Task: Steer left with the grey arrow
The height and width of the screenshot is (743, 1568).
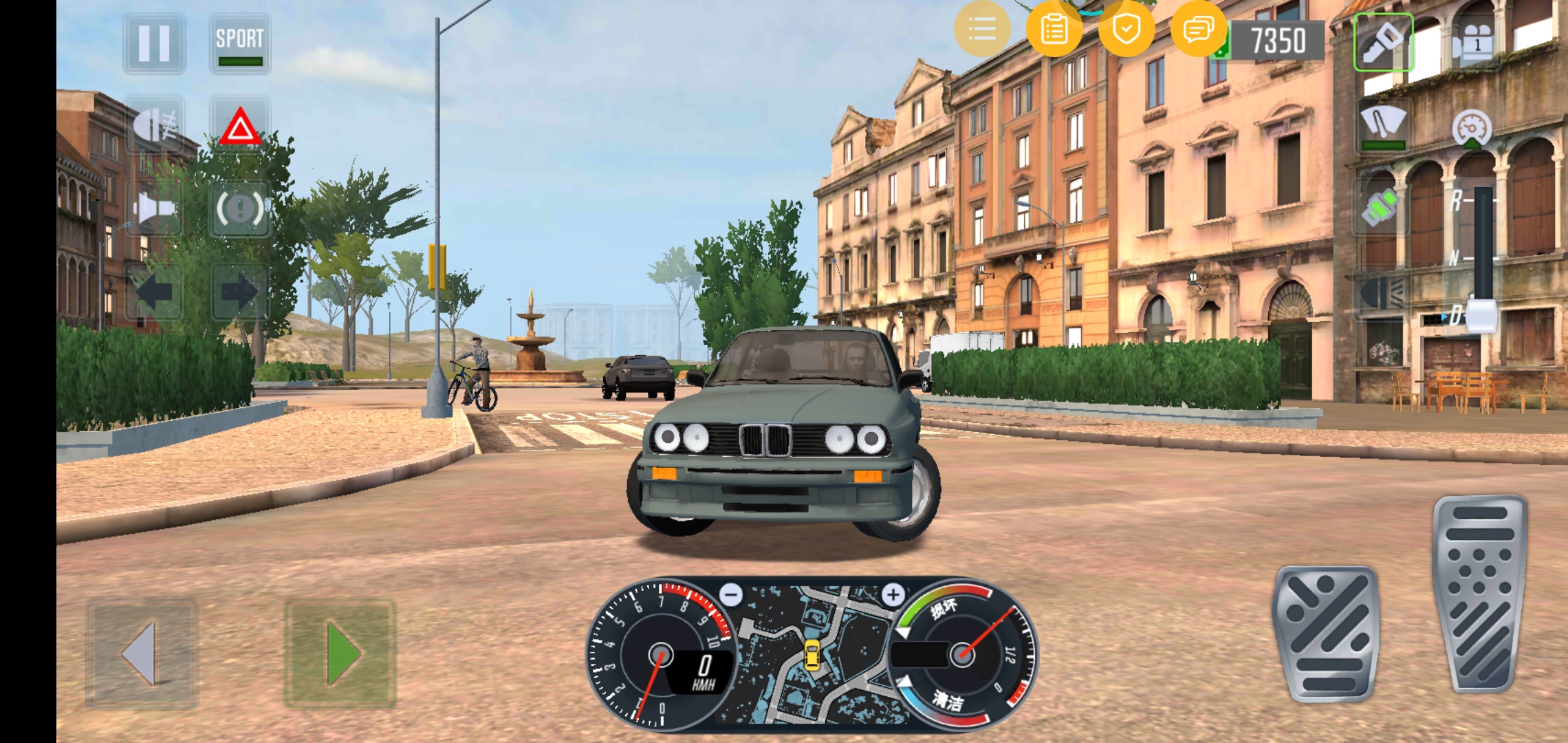Action: [x=142, y=654]
